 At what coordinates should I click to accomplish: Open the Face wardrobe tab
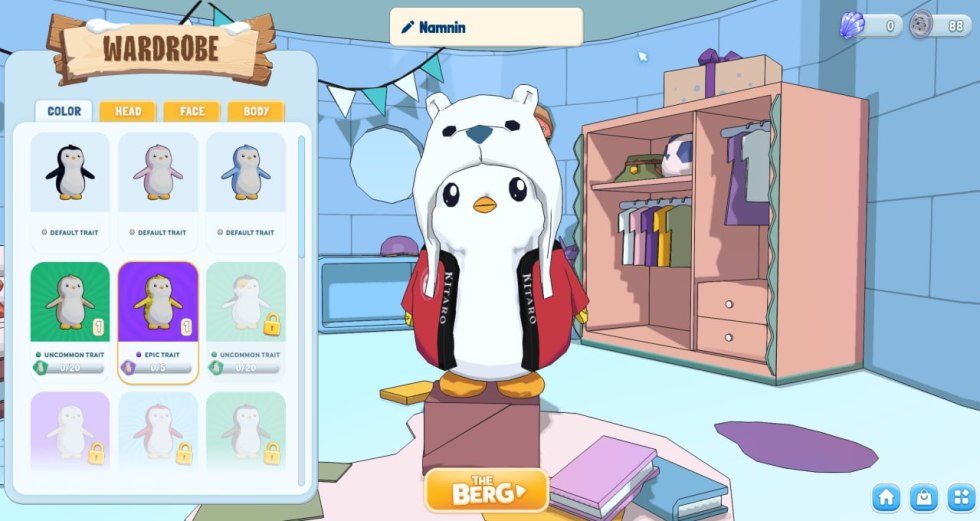(192, 111)
